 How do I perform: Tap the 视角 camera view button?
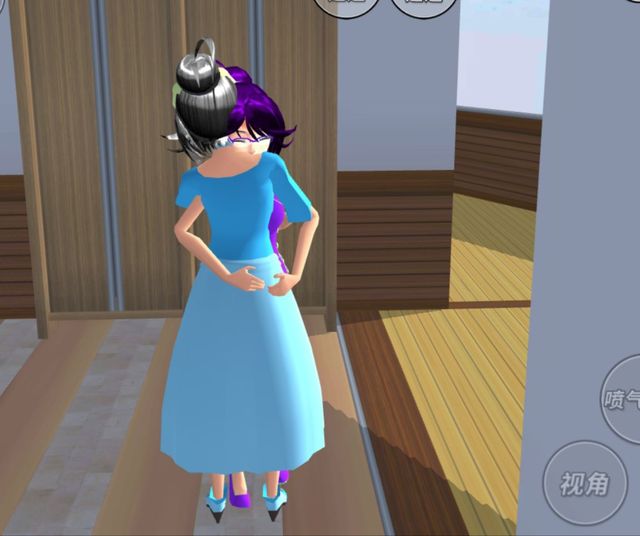click(584, 484)
